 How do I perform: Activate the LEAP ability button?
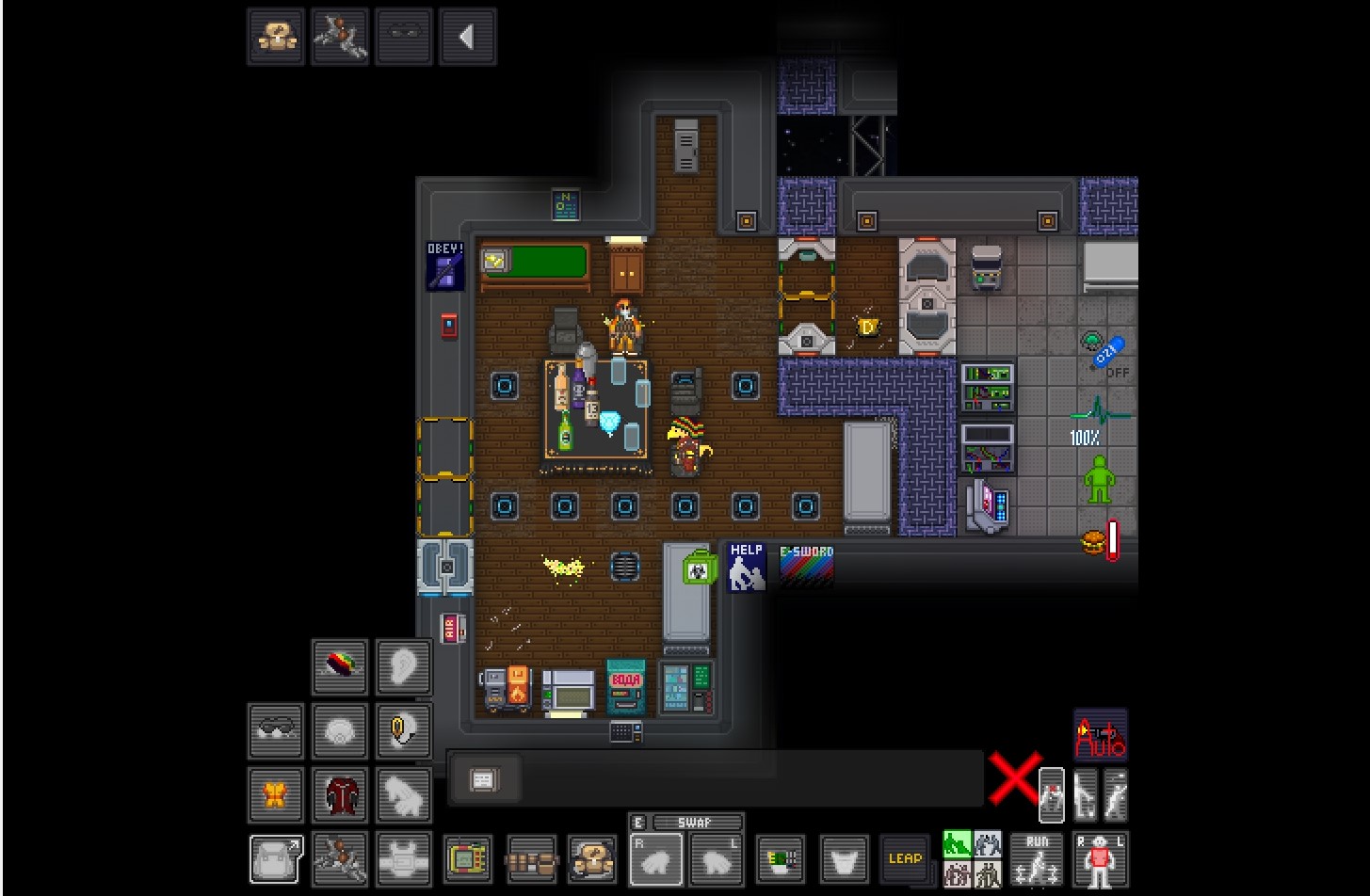coord(905,858)
